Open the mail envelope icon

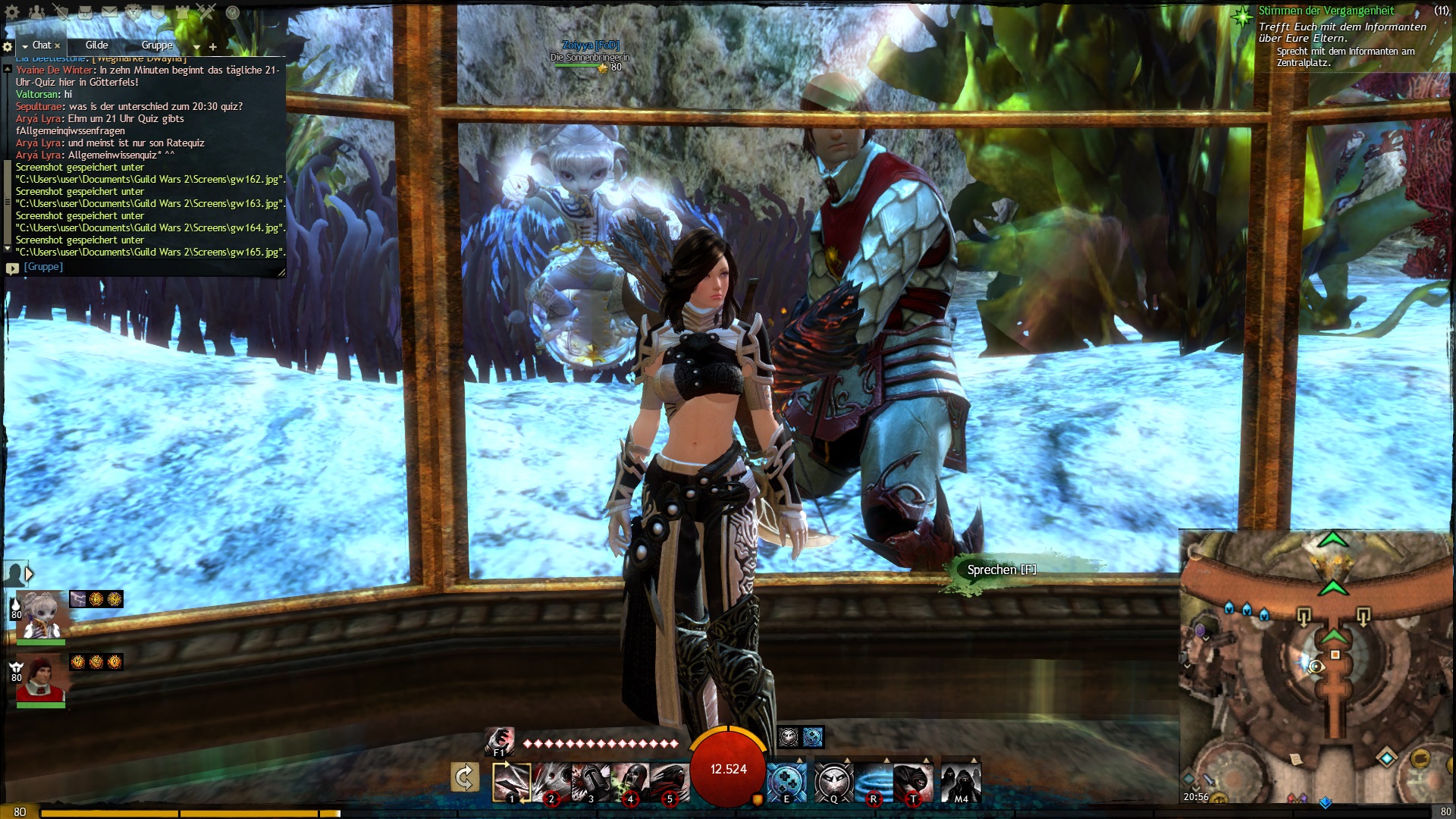click(x=109, y=12)
